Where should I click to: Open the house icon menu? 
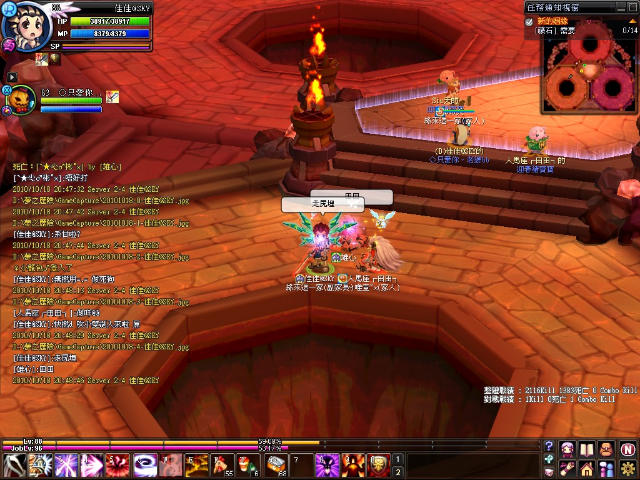pyautogui.click(x=587, y=467)
